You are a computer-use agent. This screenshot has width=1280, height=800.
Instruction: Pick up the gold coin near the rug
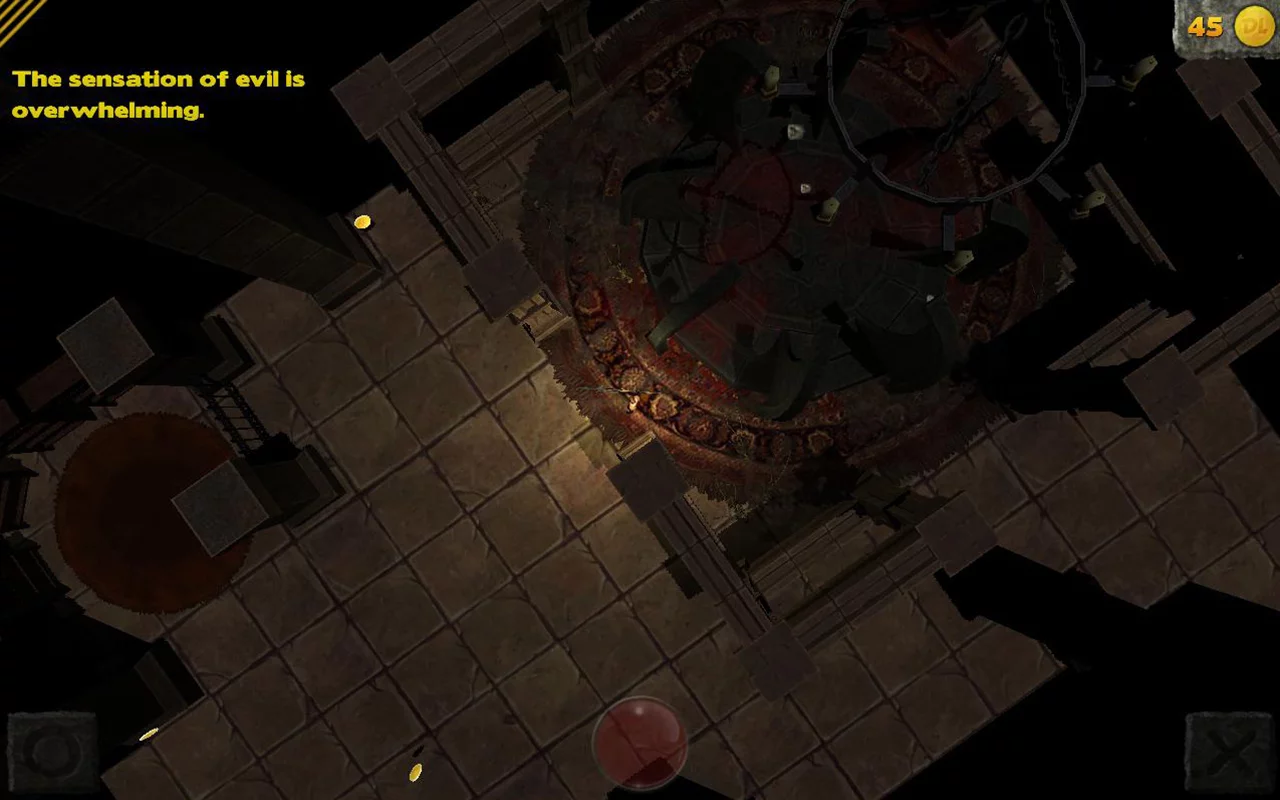click(x=362, y=220)
